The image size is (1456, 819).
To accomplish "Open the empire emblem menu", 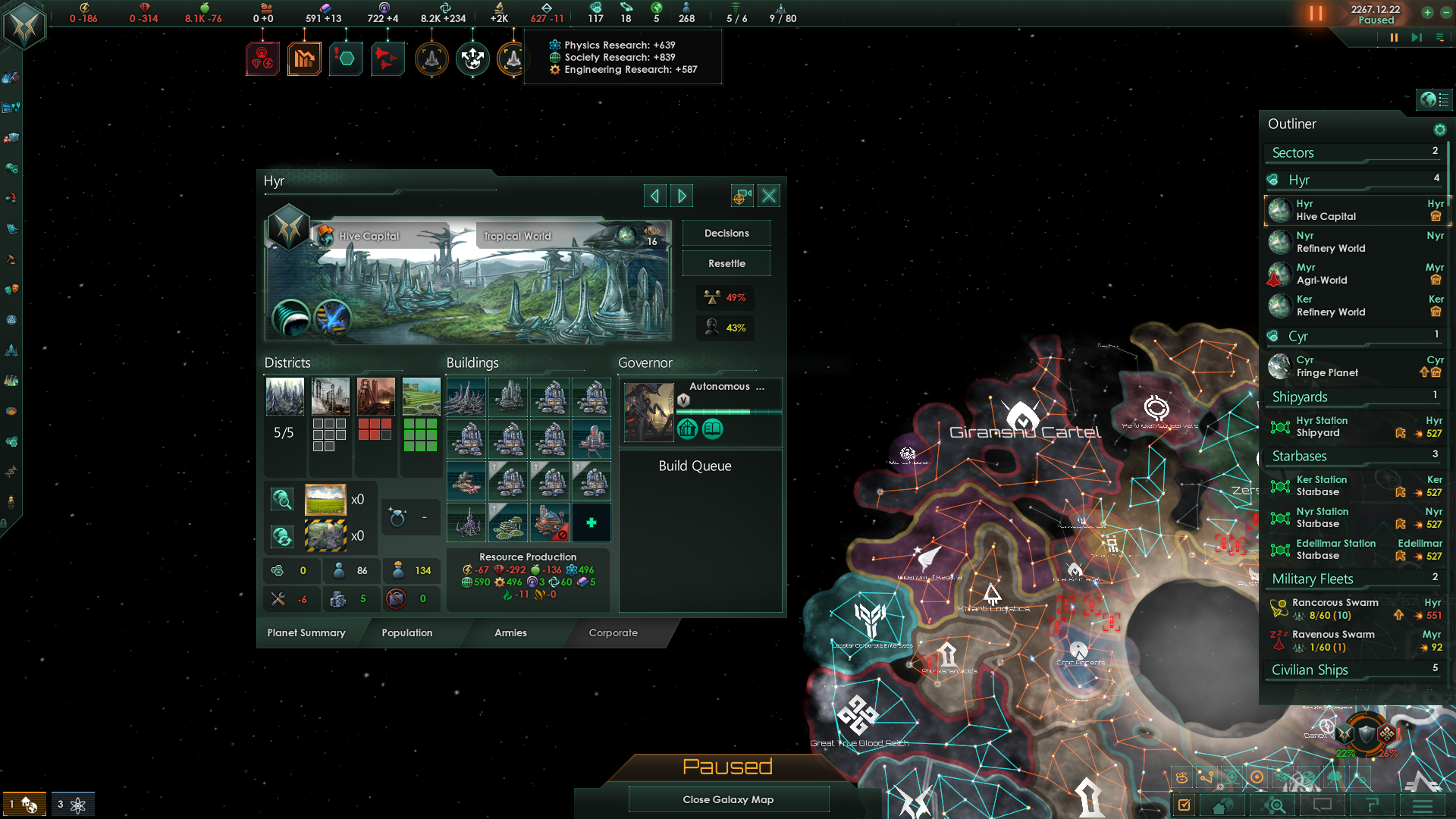I will point(24,27).
